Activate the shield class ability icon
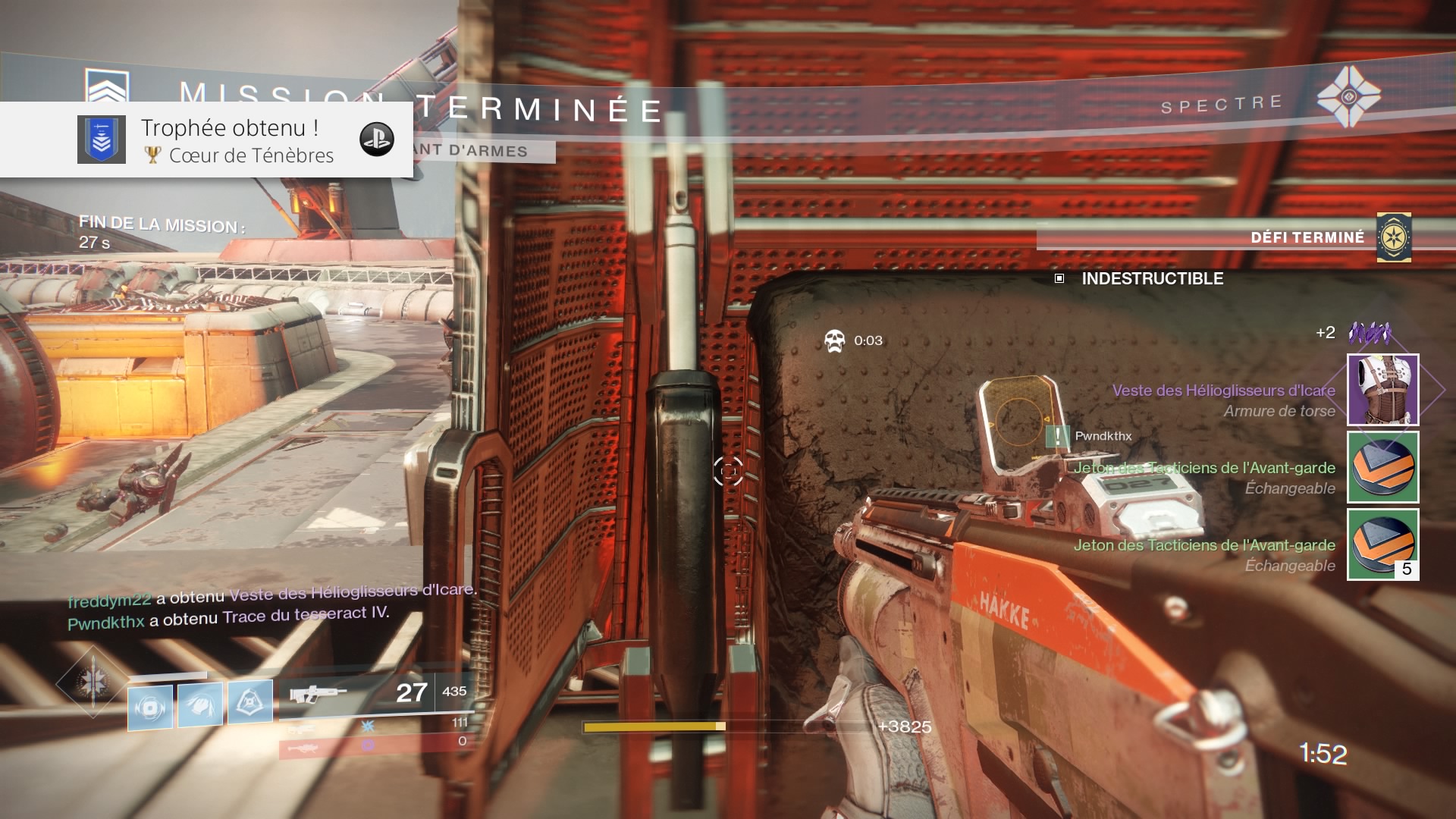The width and height of the screenshot is (1456, 819). 250,701
